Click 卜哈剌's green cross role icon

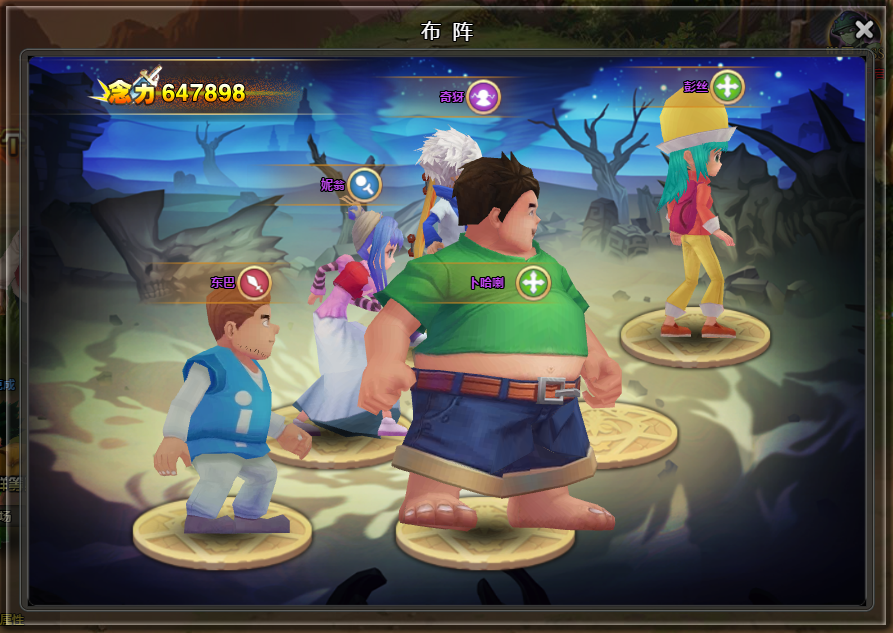pos(534,283)
